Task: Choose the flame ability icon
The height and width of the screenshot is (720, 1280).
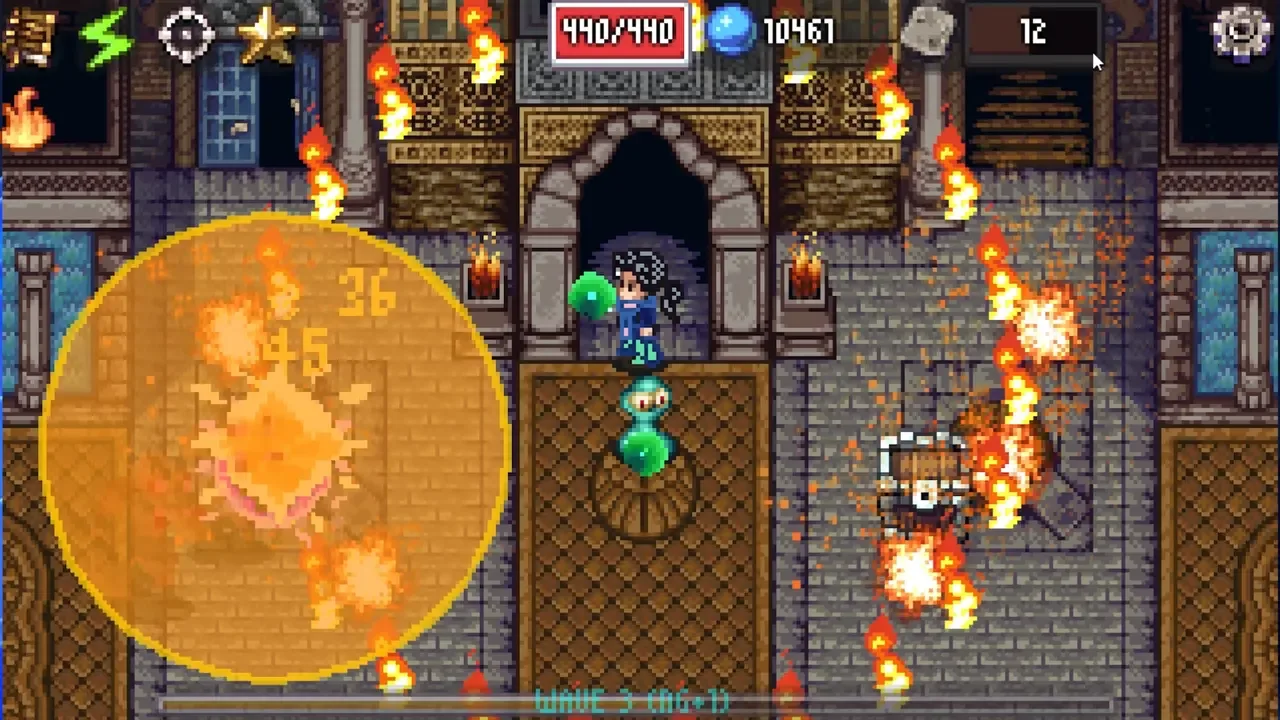Action: tap(26, 118)
